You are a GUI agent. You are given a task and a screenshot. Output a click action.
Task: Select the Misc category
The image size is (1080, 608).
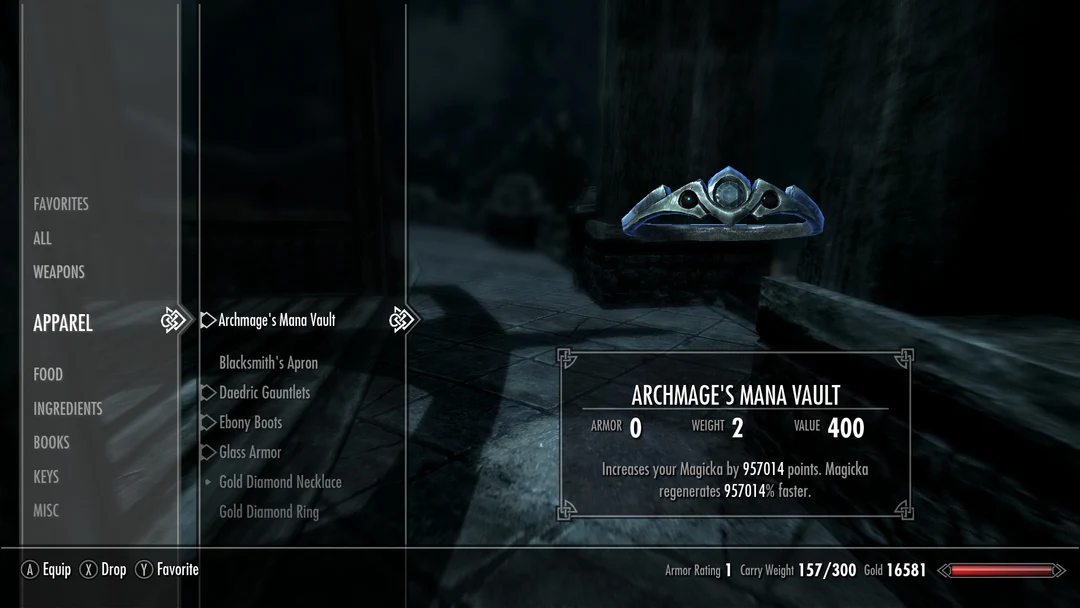click(x=46, y=510)
